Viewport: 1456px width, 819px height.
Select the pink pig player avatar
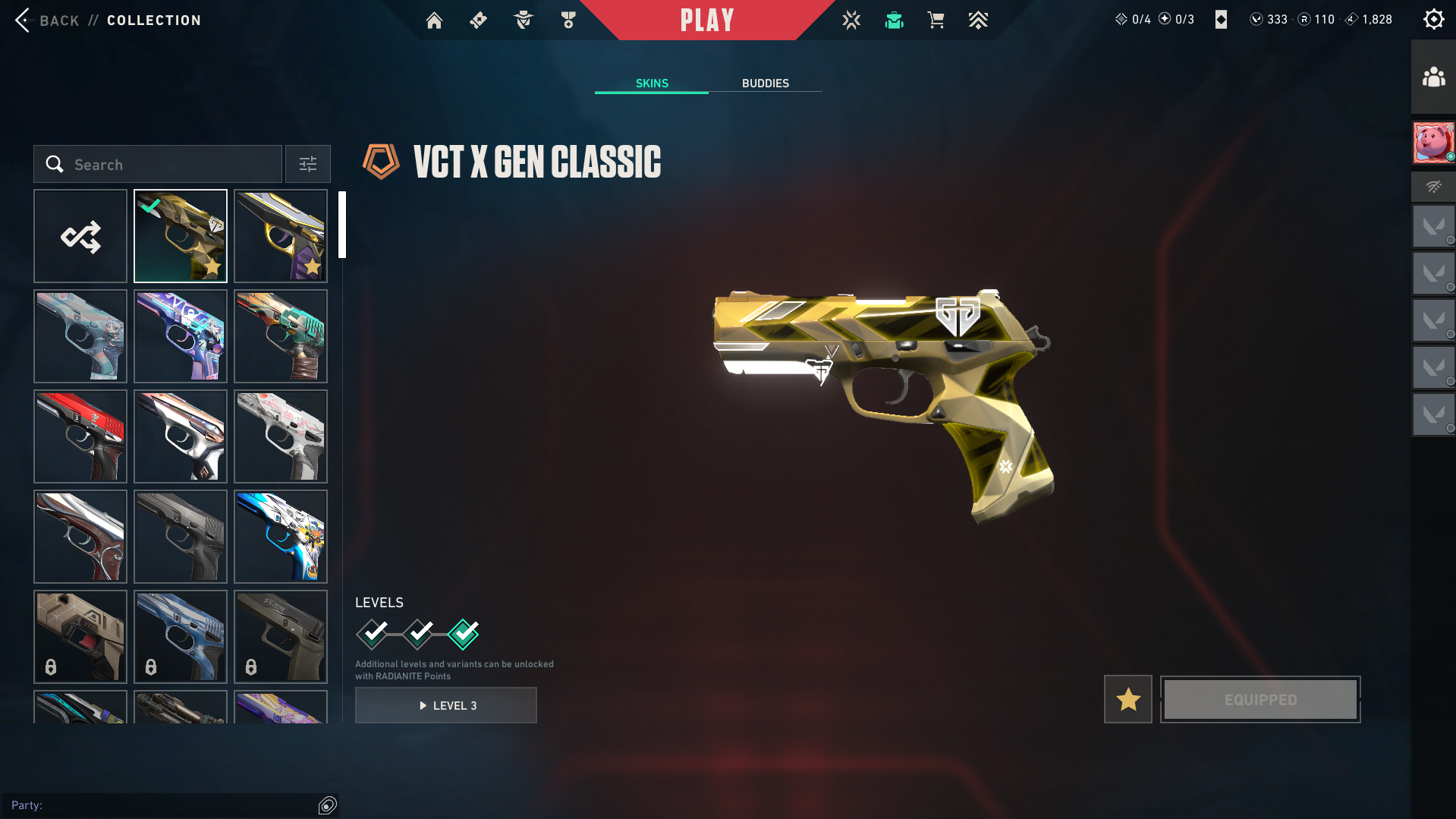tap(1433, 142)
